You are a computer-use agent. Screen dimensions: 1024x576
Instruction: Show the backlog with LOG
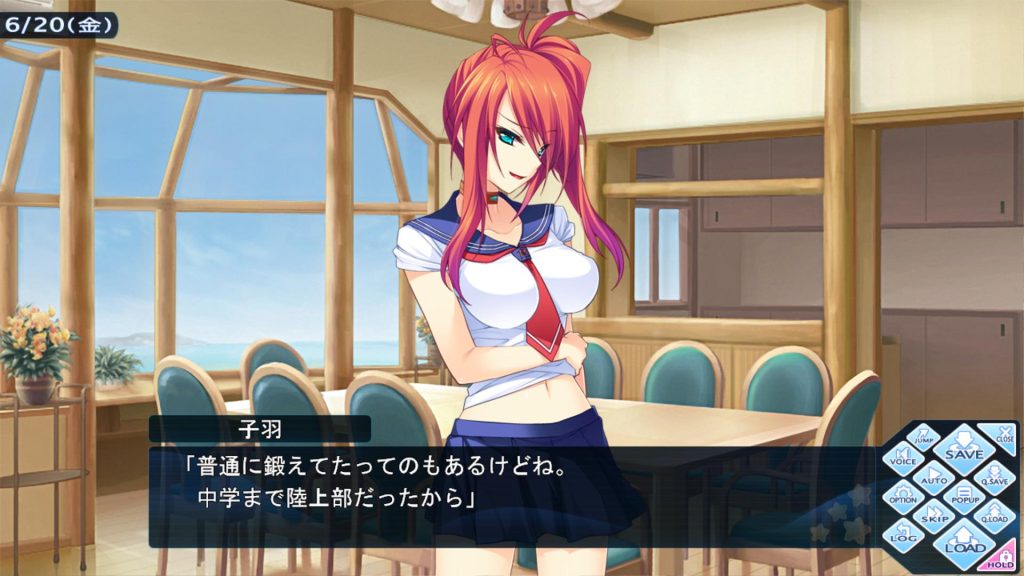pyautogui.click(x=902, y=536)
